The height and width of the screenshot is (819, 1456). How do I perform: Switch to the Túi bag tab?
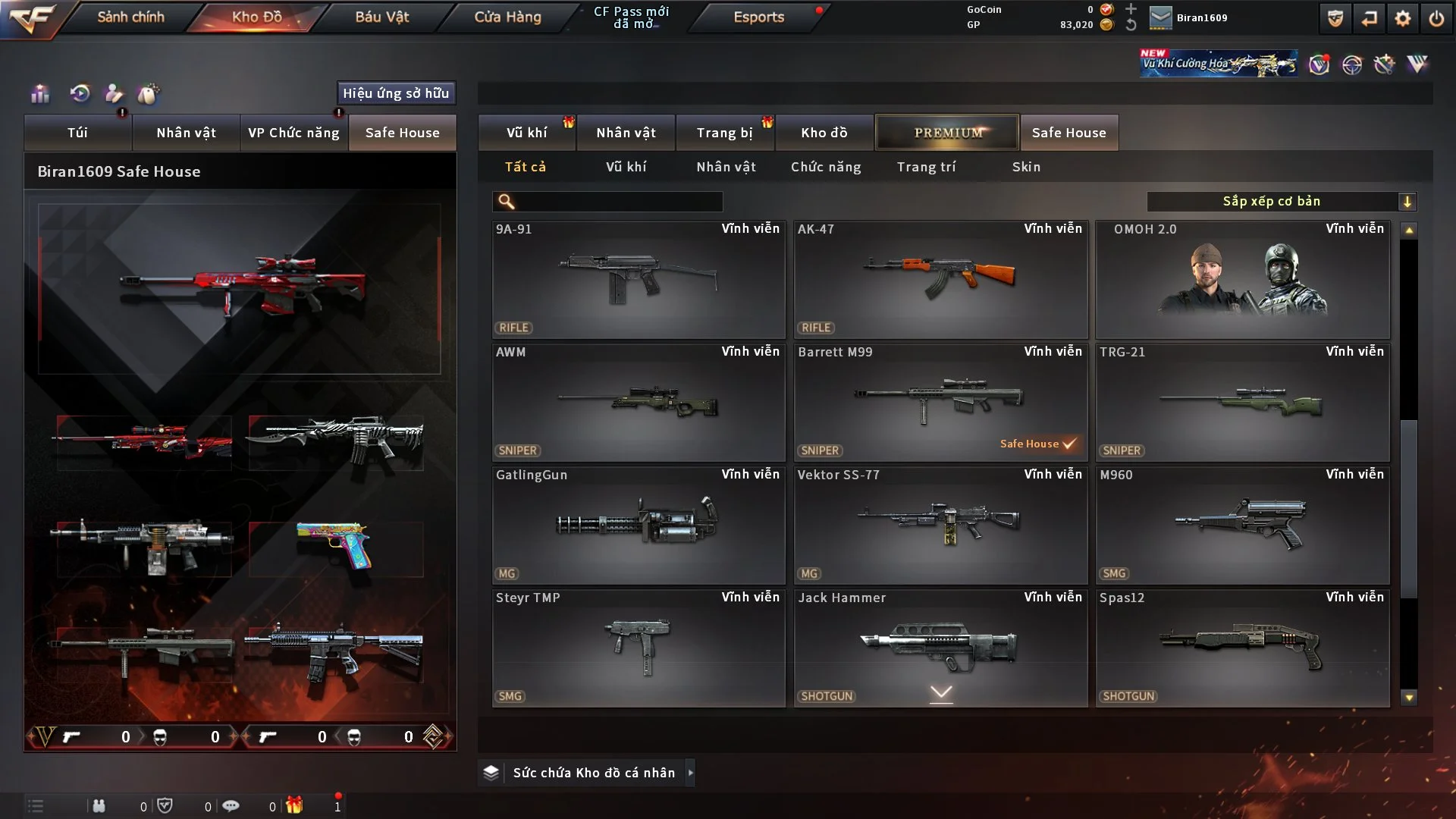77,133
